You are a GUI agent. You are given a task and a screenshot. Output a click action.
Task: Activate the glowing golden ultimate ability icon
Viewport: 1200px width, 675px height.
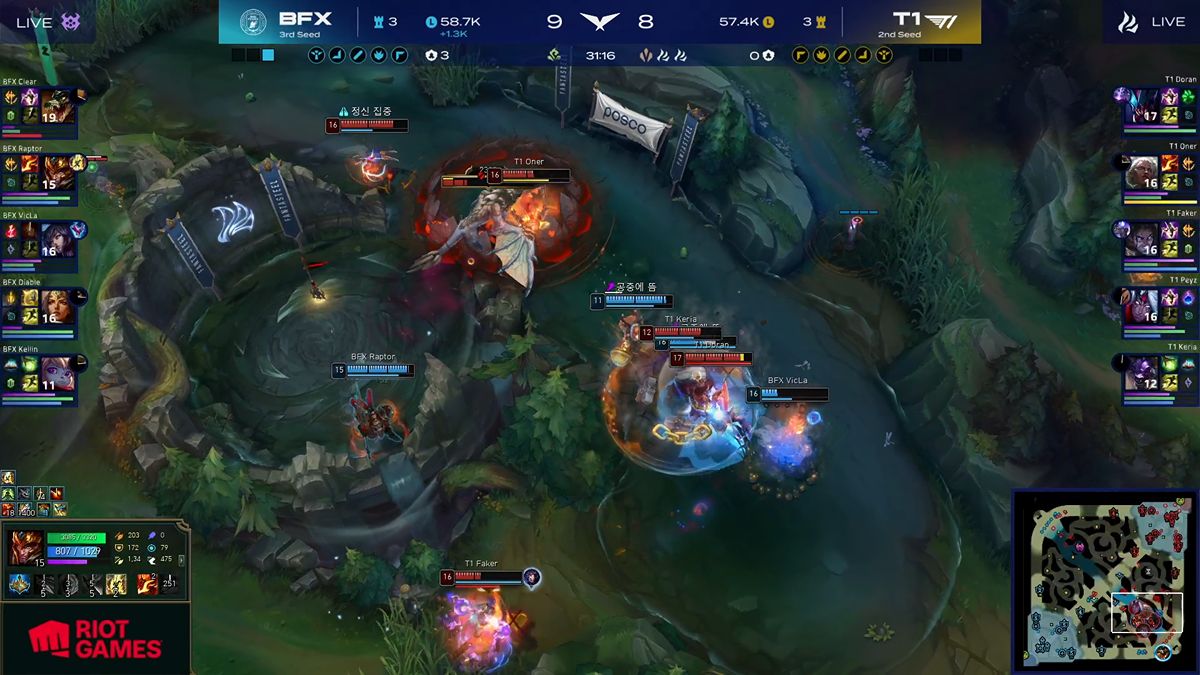pyautogui.click(x=117, y=585)
